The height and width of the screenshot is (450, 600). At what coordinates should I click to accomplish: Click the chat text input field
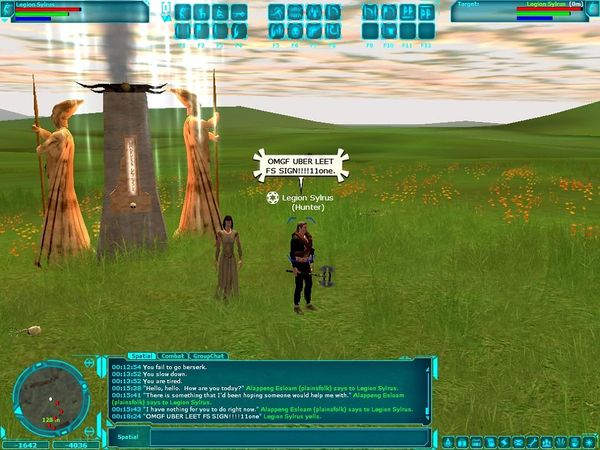290,437
